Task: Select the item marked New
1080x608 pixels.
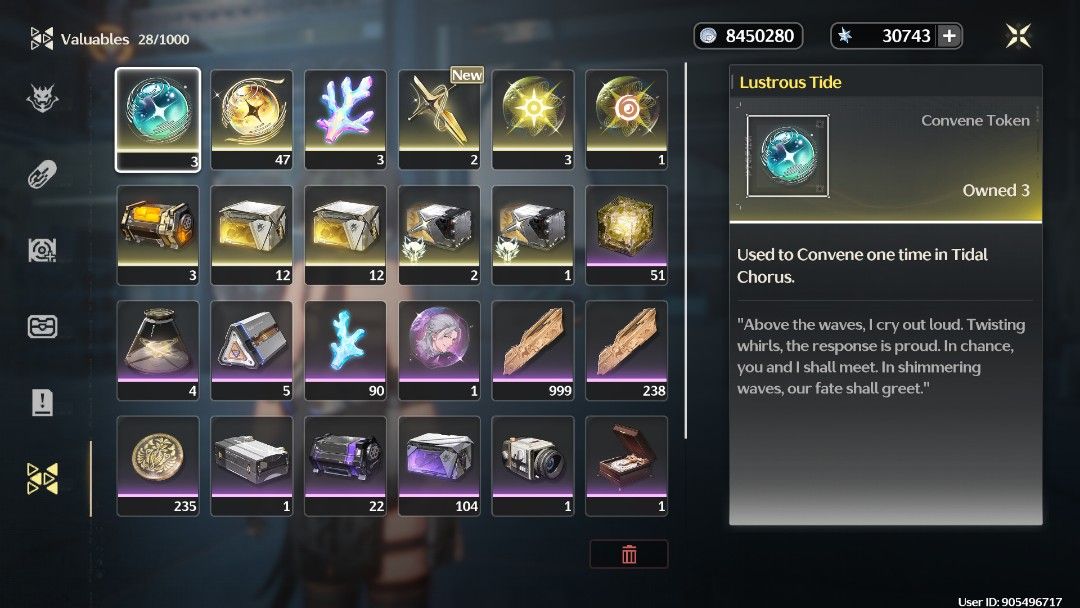Action: click(440, 119)
